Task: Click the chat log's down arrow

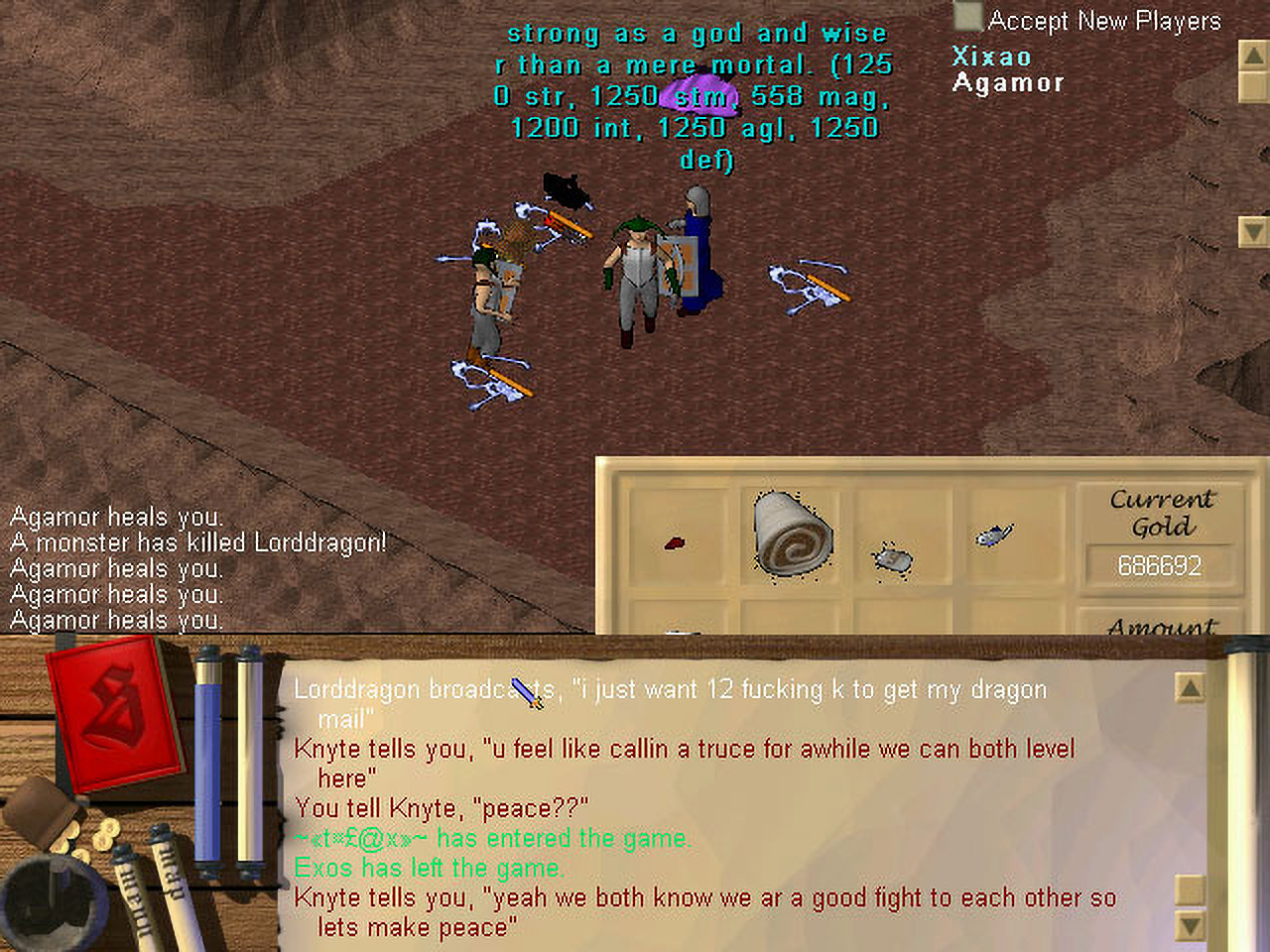Action: point(1190,926)
